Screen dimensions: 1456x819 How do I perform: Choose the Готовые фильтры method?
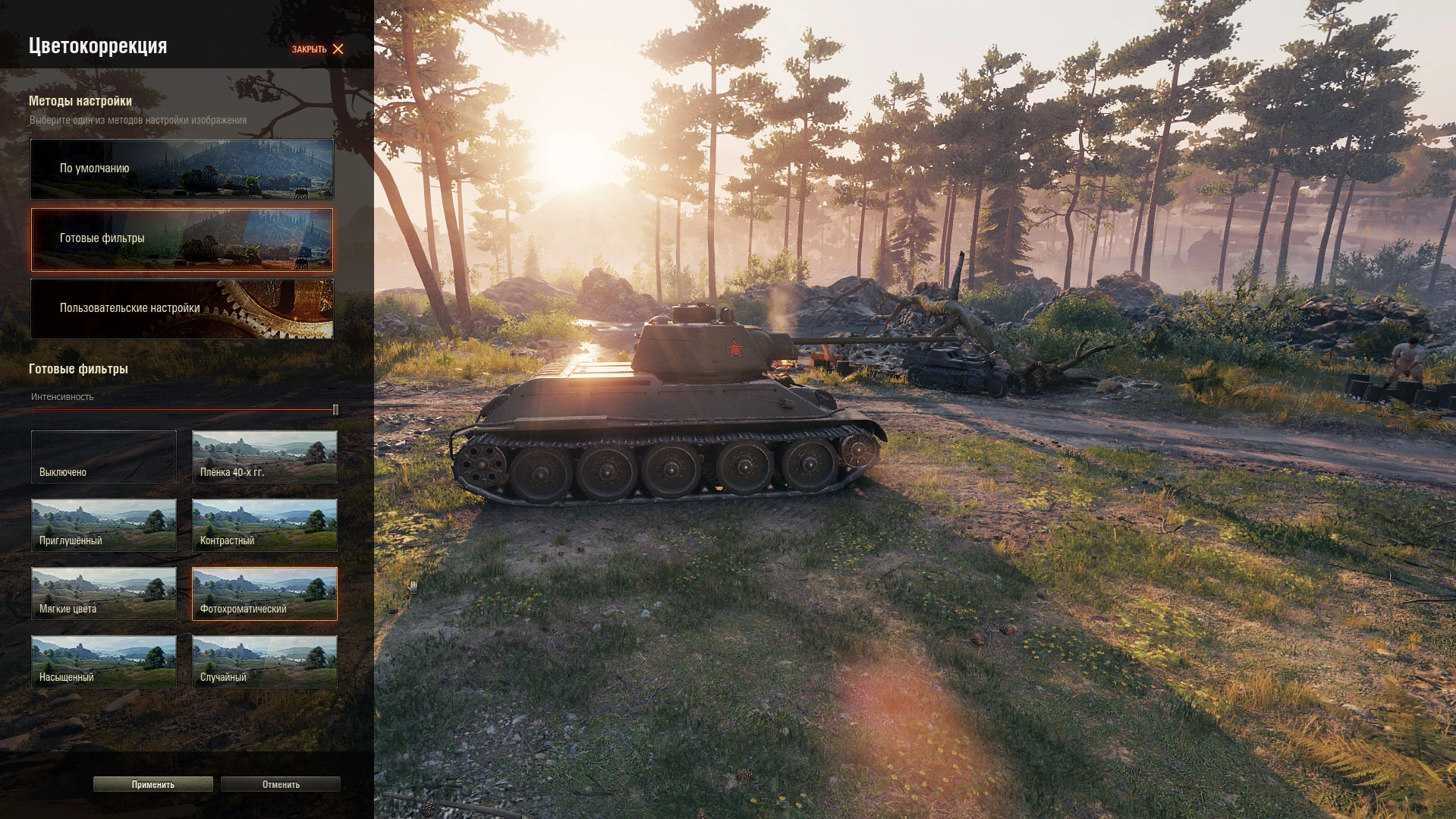(x=181, y=239)
